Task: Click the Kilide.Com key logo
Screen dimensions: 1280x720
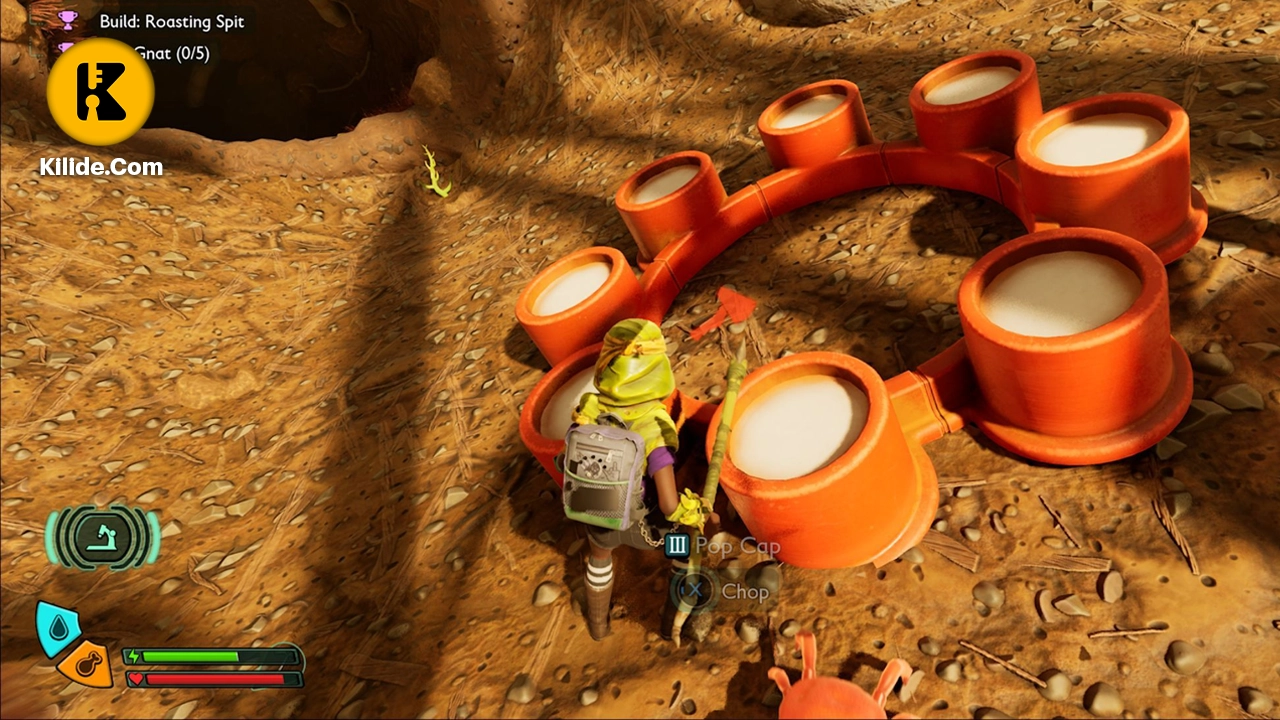Action: pos(100,91)
